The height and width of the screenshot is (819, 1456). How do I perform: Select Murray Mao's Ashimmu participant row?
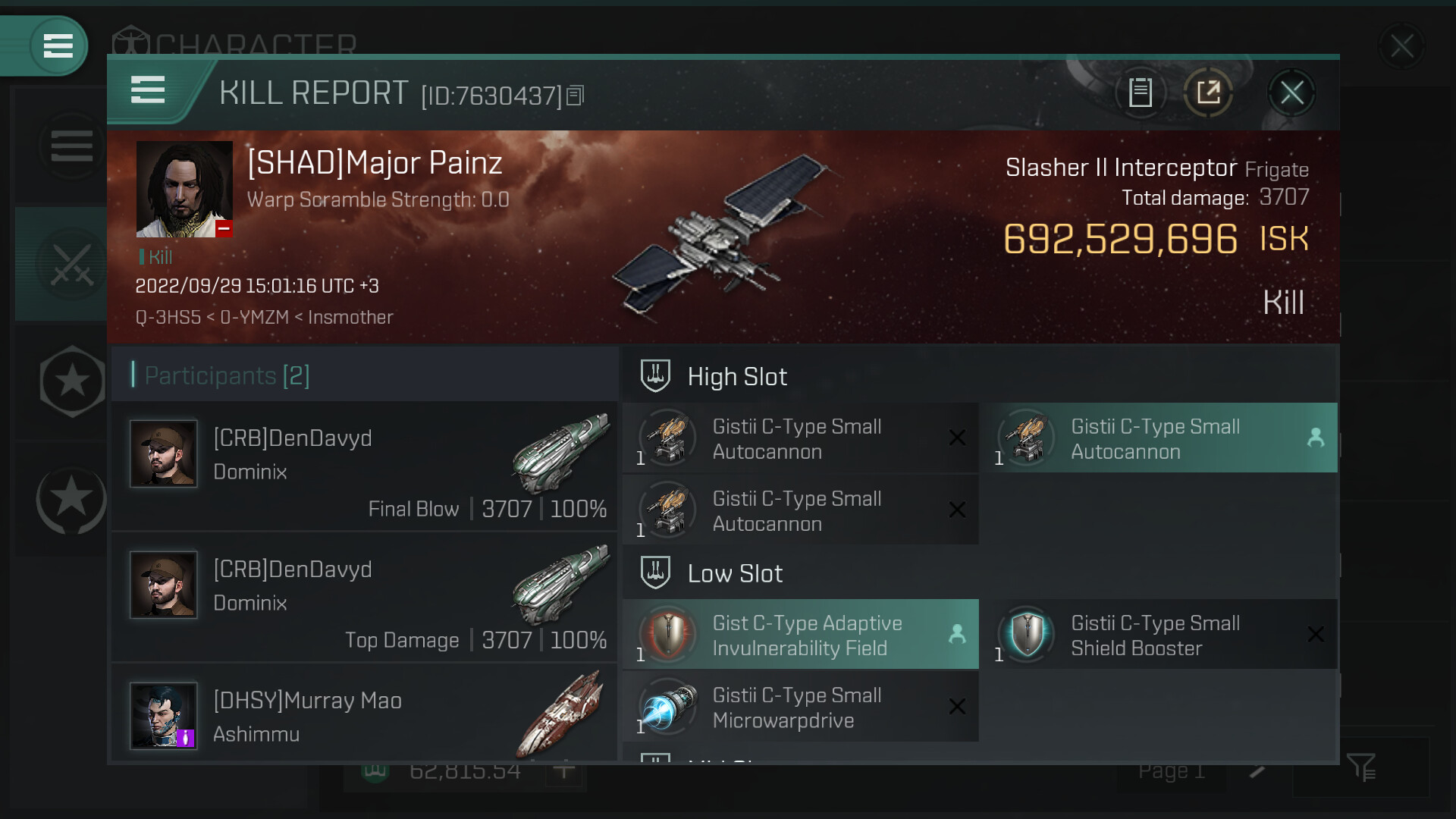point(365,715)
